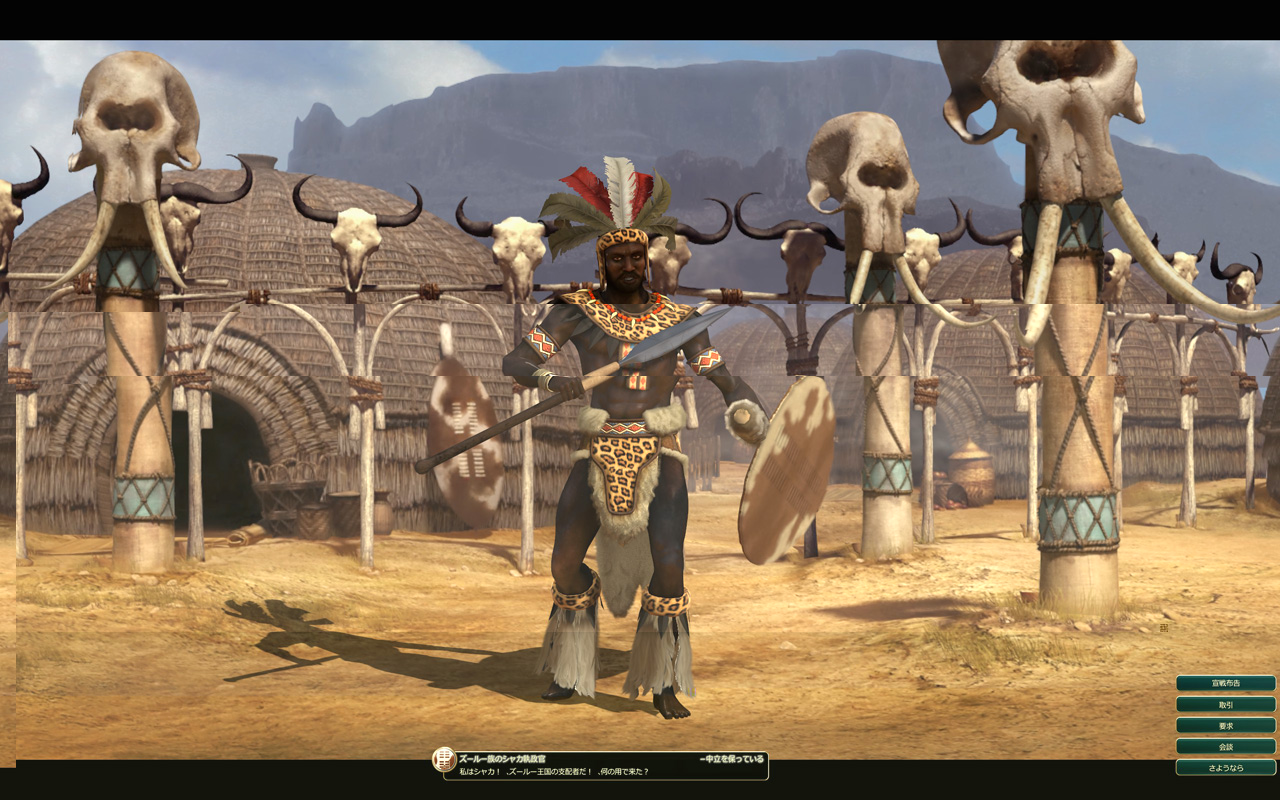This screenshot has height=800, width=1280.
Task: Choose the 要求 demand option
Action: (x=1225, y=725)
